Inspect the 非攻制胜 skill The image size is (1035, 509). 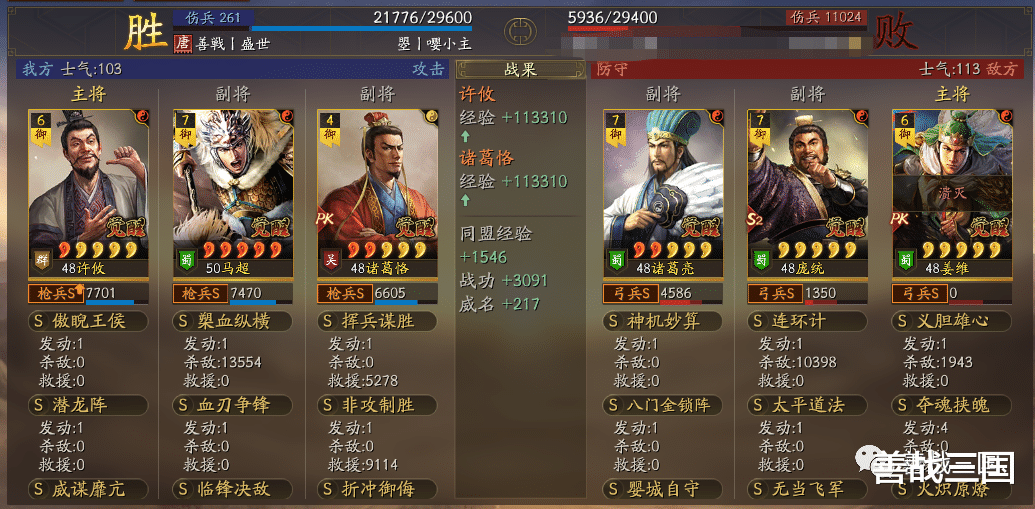tap(376, 405)
